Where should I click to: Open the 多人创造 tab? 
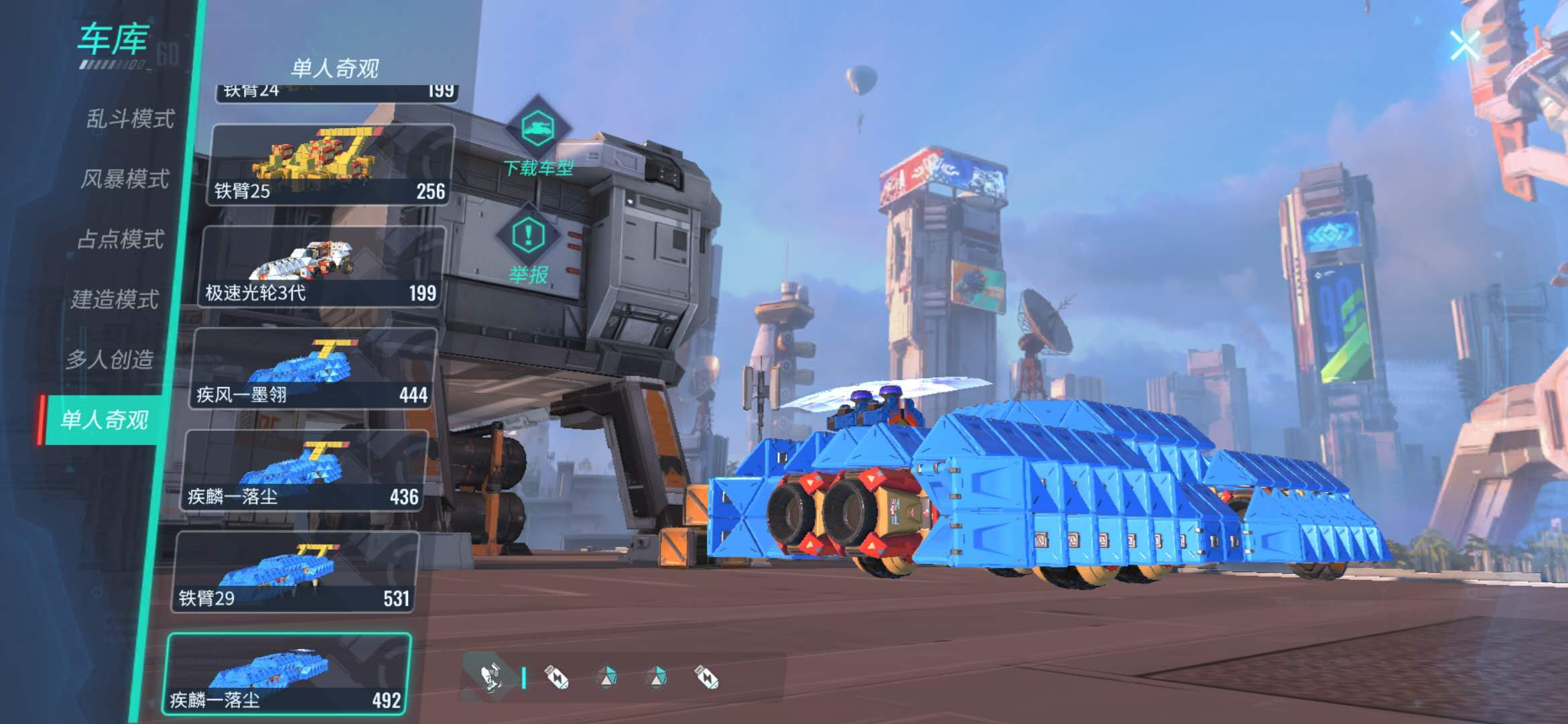(x=110, y=359)
